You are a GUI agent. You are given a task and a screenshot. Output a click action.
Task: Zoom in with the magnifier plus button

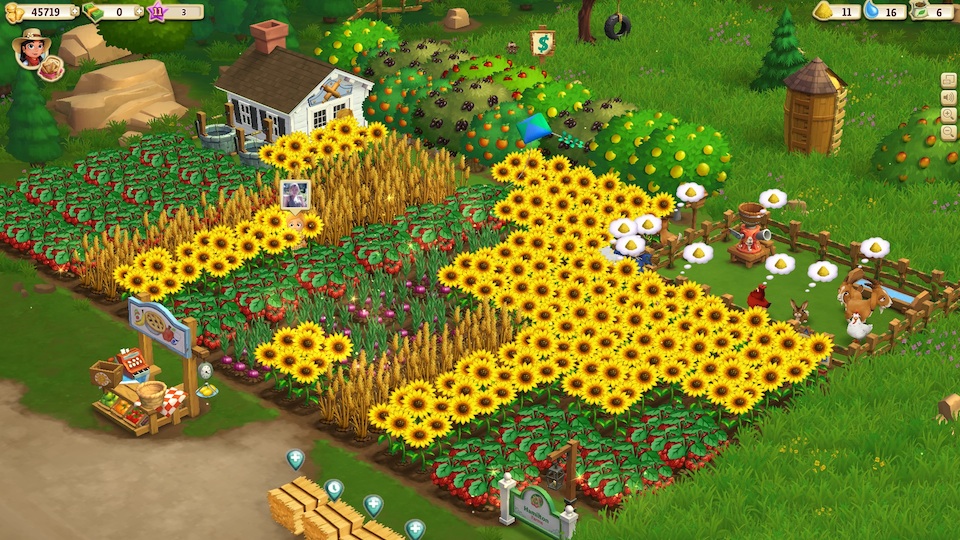click(948, 115)
